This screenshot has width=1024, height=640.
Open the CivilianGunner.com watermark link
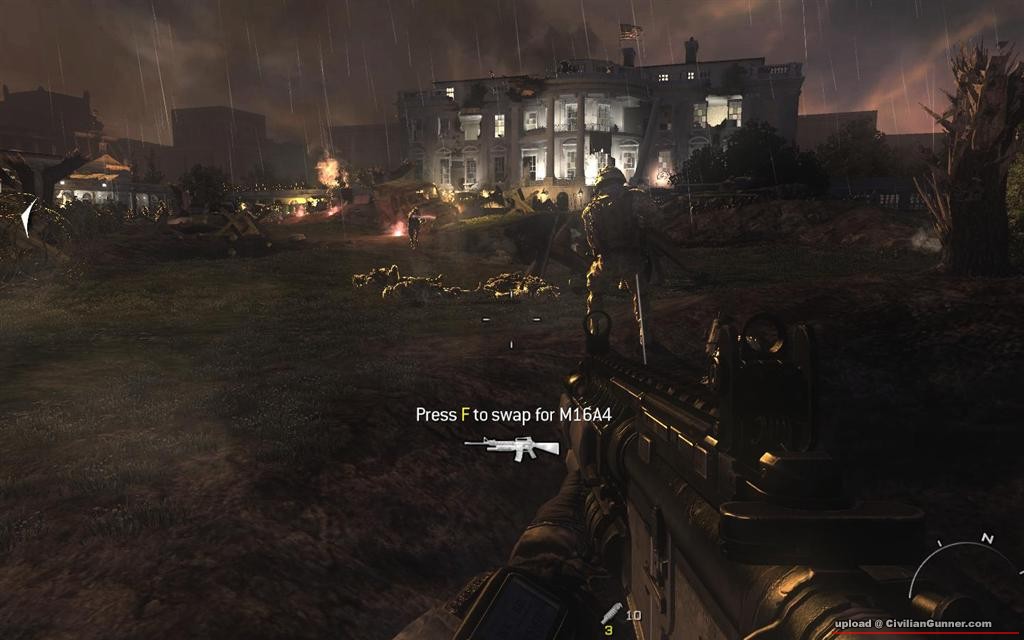point(913,623)
